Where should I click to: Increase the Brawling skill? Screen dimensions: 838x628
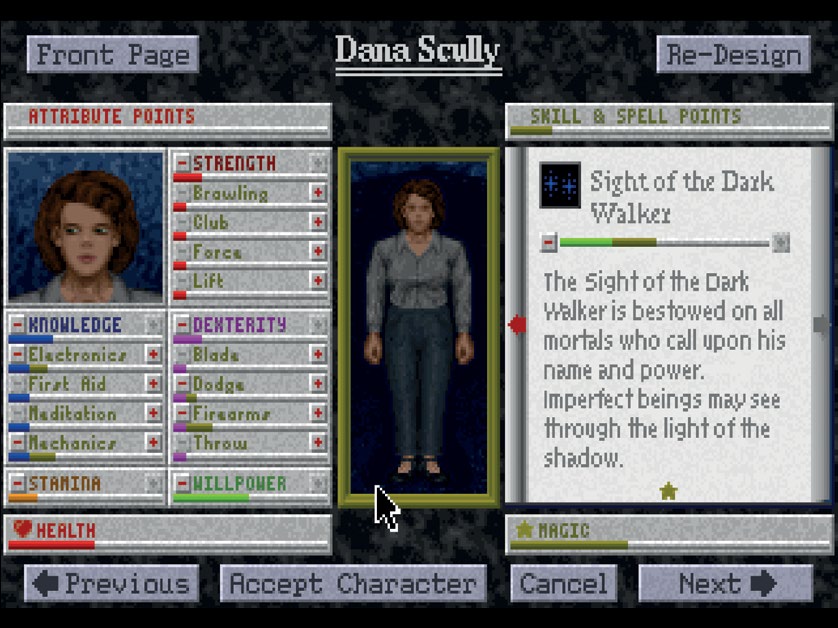[318, 193]
